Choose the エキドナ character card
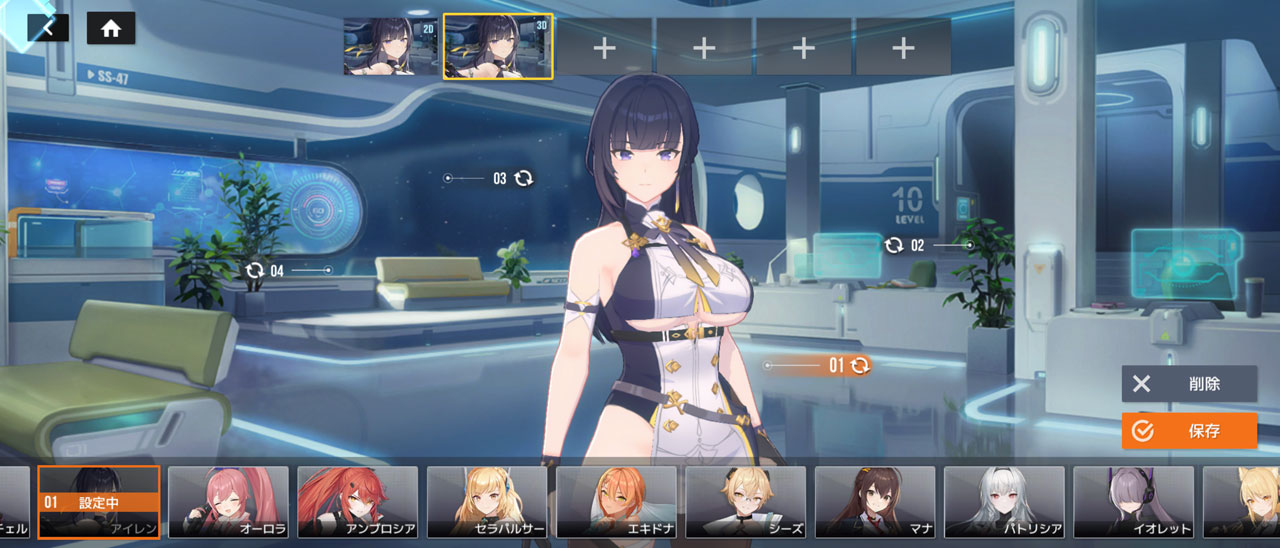Screen dimensions: 1280x548 point(616,502)
